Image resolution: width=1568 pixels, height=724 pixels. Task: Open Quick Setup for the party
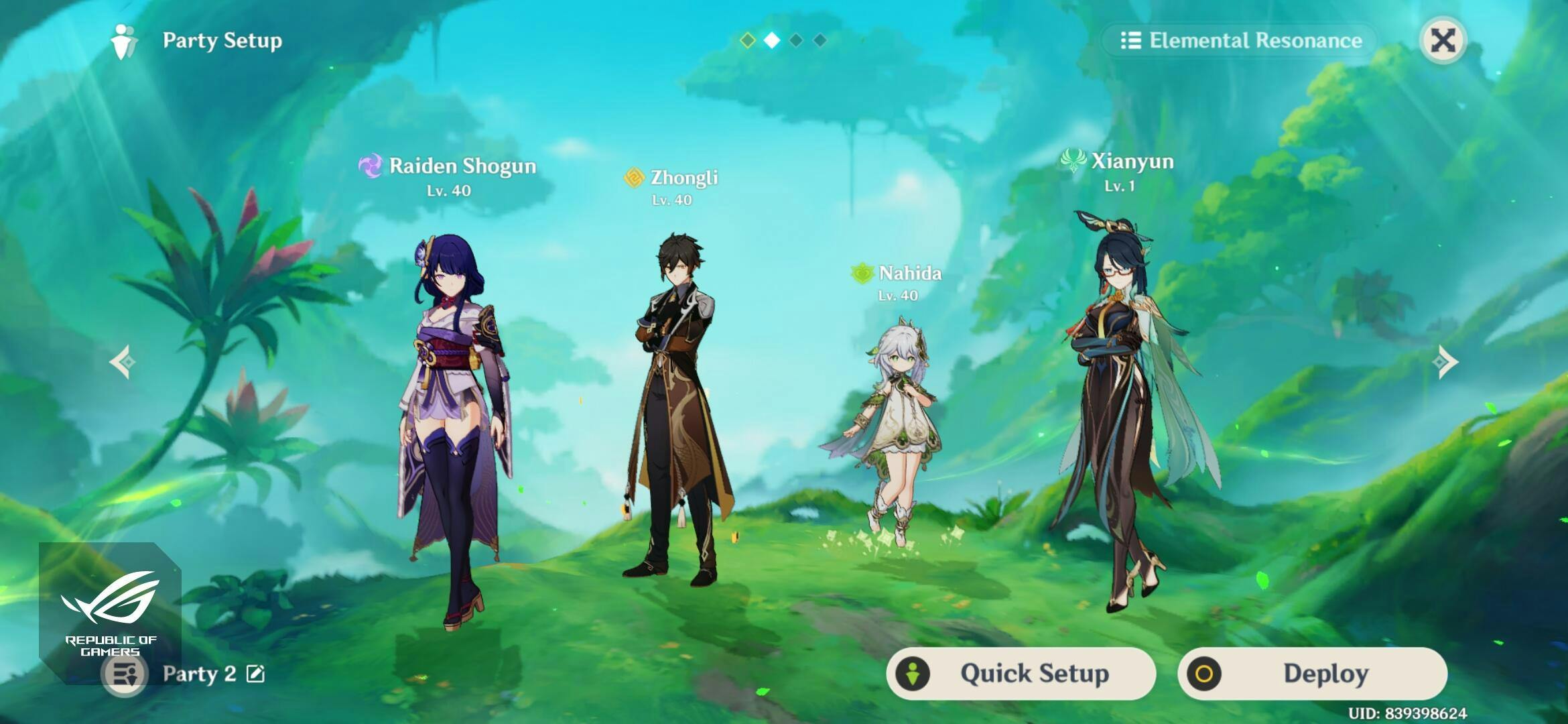[x=1021, y=673]
